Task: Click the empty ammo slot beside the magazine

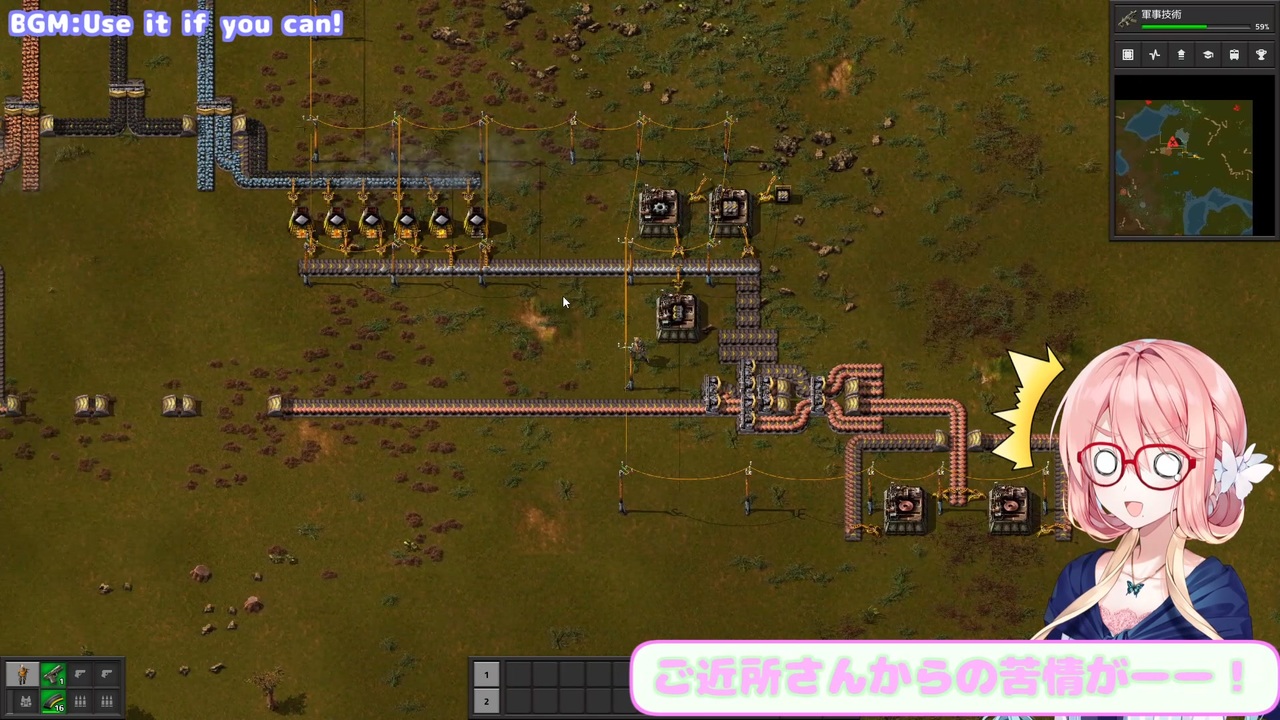Action: pyautogui.click(x=79, y=700)
